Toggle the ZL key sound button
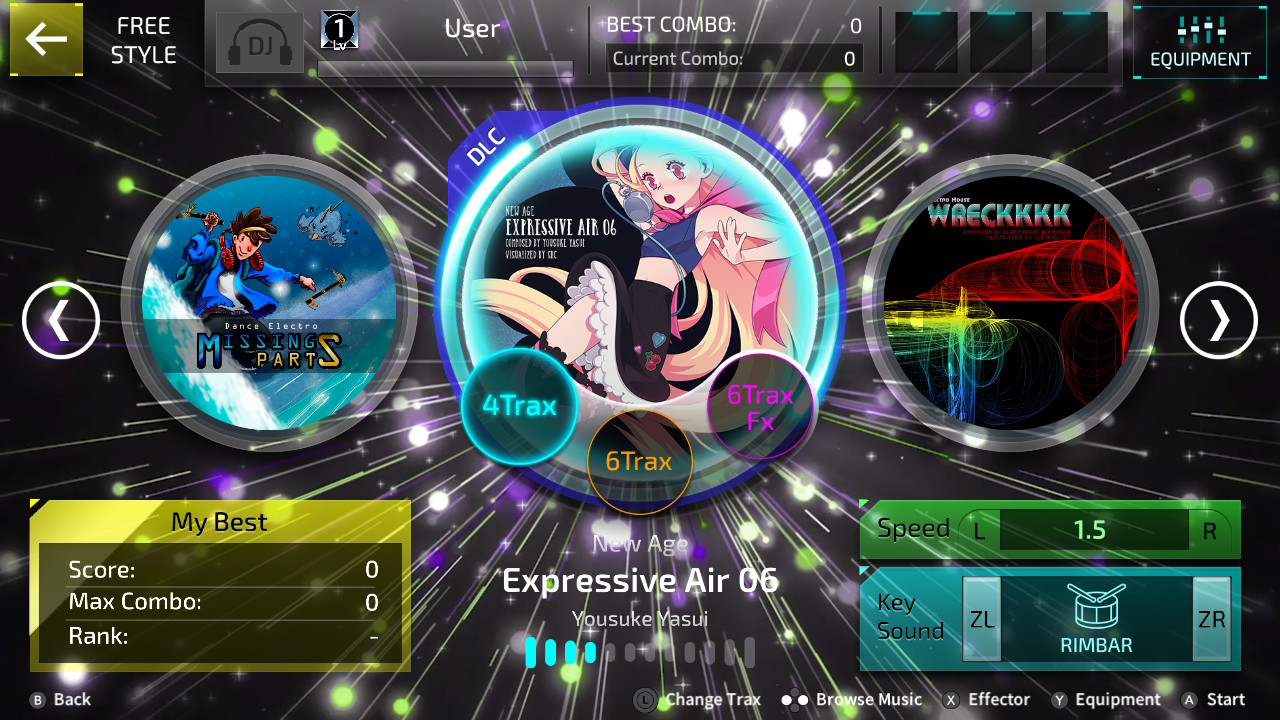This screenshot has height=720, width=1280. [x=981, y=619]
